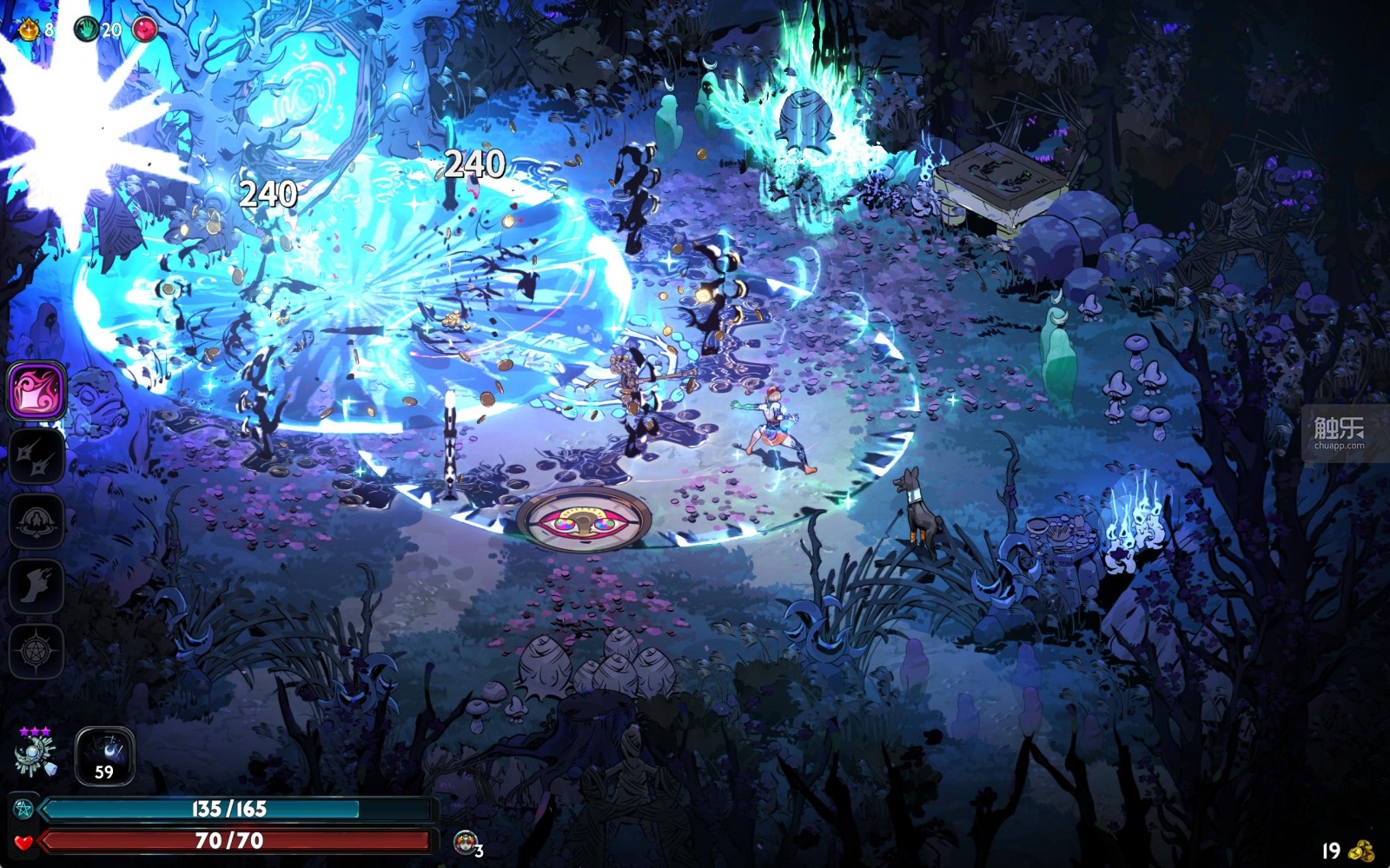Choose the empty Sprint boon slot with winged foot
The image size is (1390, 868).
coord(36,586)
